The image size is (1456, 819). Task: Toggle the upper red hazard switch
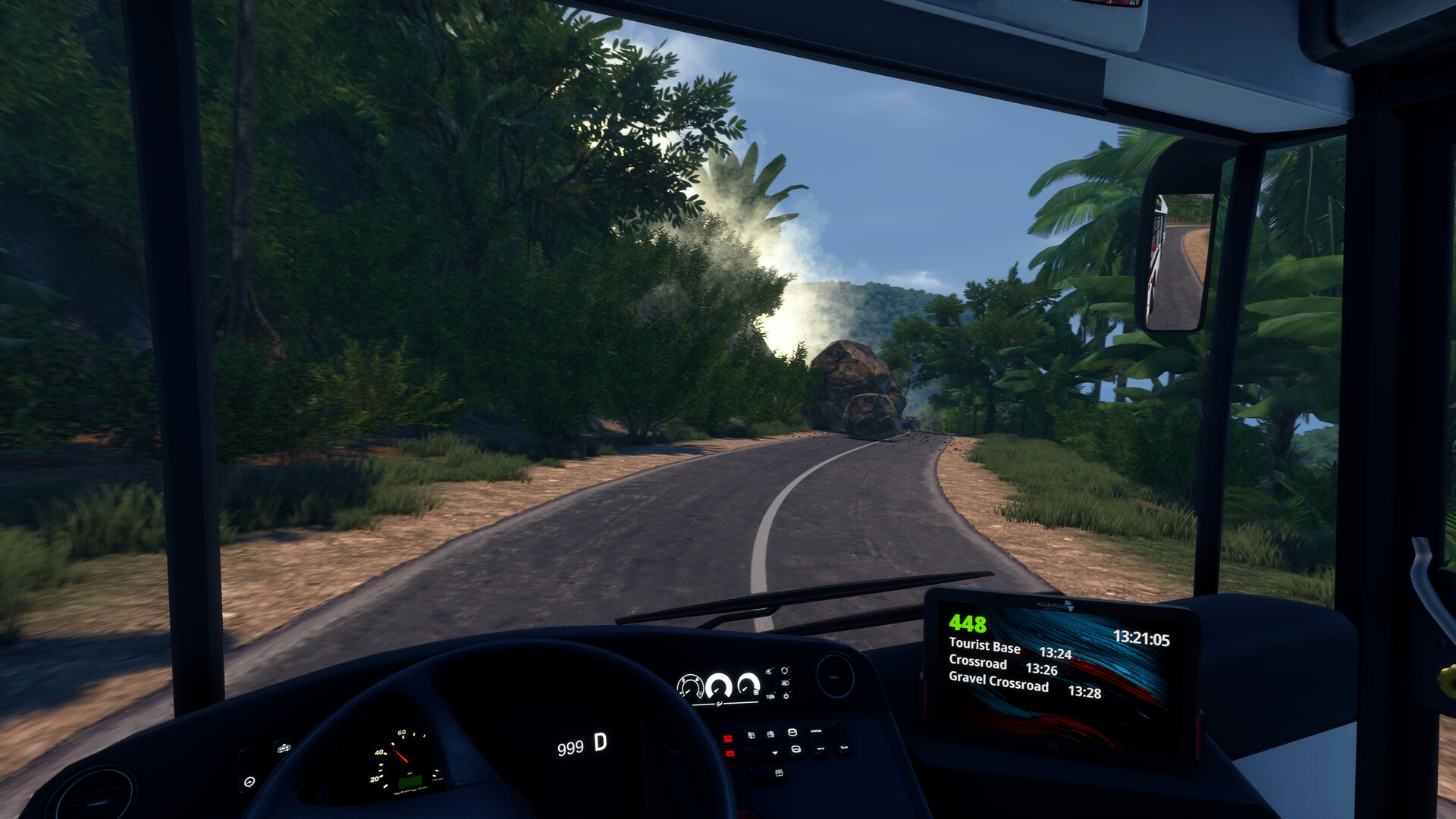(730, 738)
